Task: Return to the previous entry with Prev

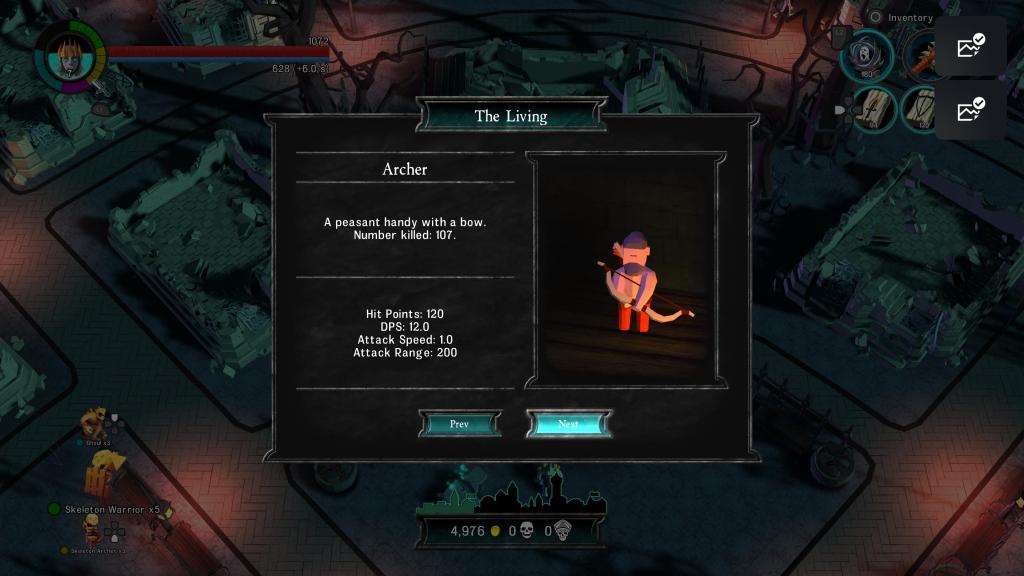Action: coord(459,424)
